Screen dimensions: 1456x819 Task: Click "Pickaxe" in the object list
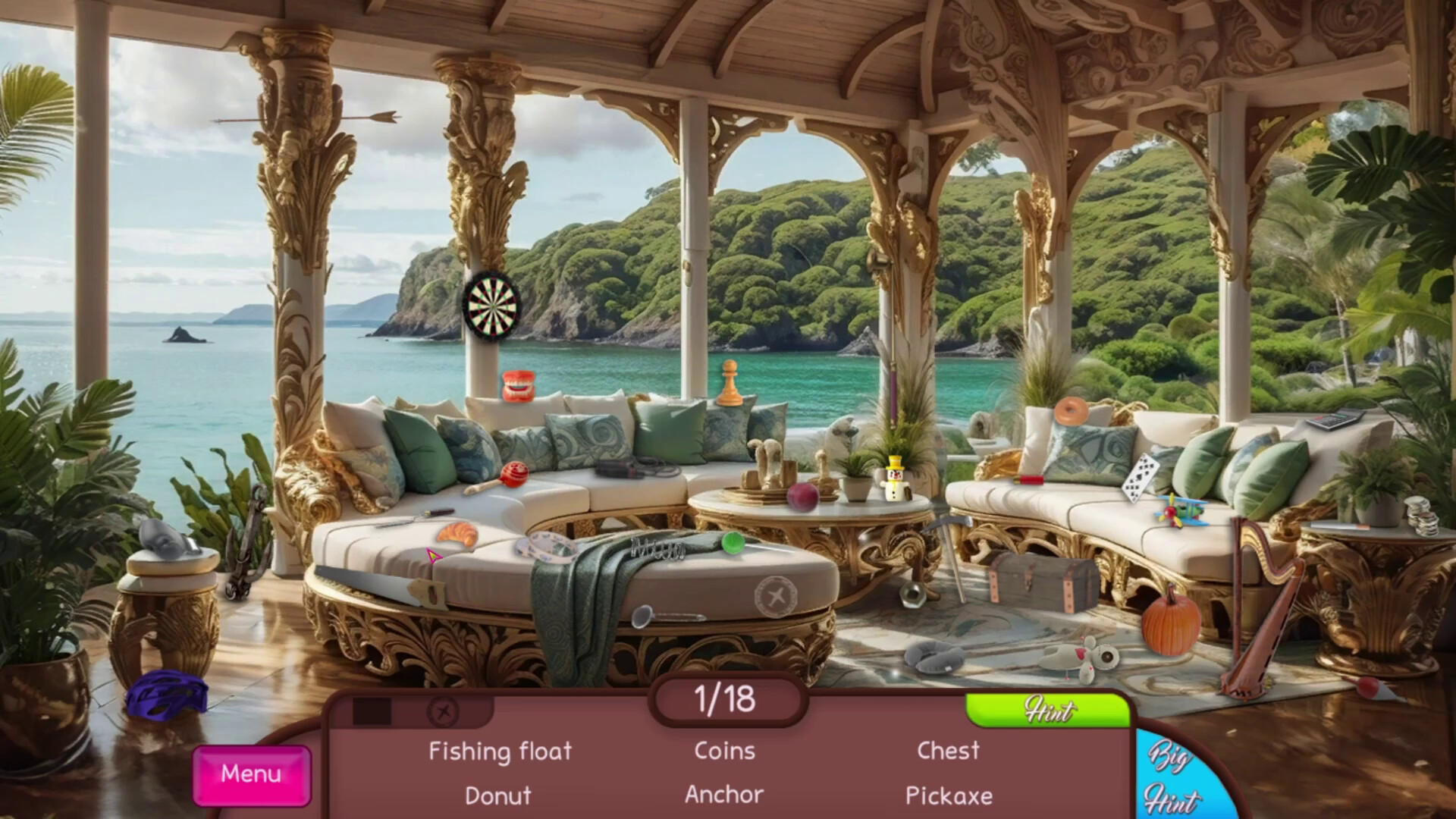949,795
